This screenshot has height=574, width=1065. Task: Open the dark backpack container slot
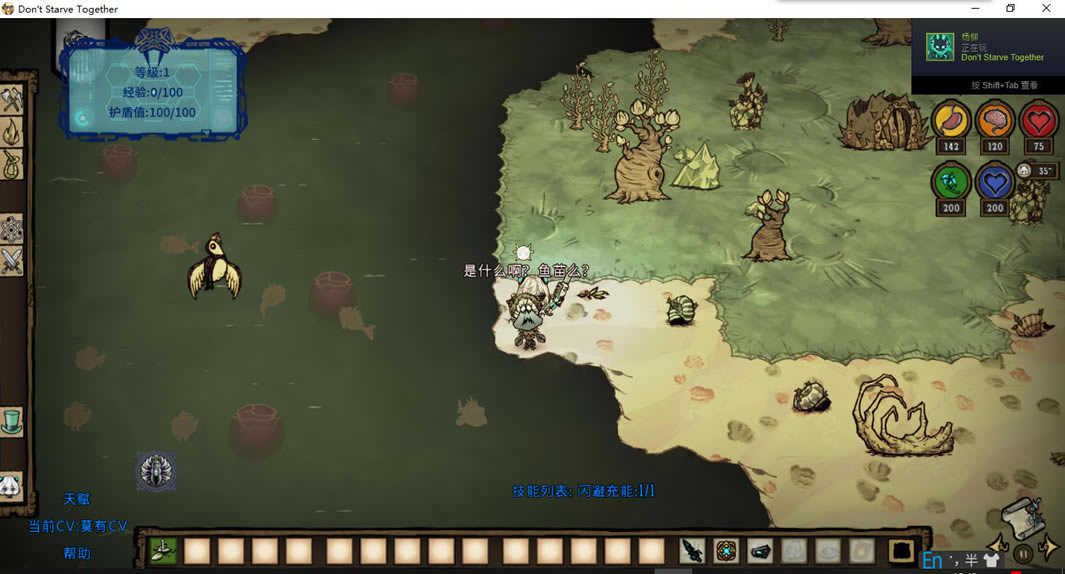(x=902, y=550)
